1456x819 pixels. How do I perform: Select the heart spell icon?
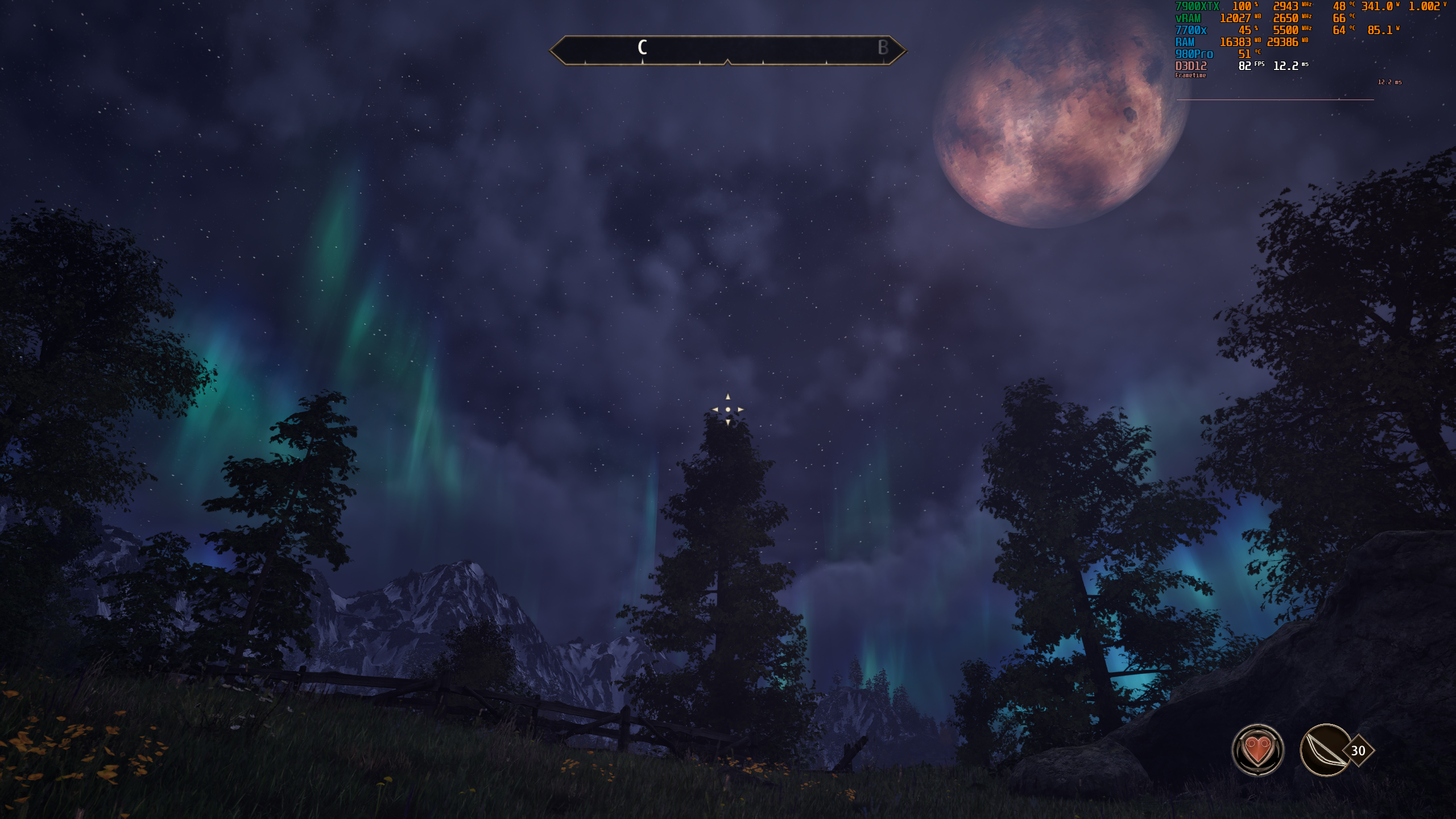(1258, 750)
